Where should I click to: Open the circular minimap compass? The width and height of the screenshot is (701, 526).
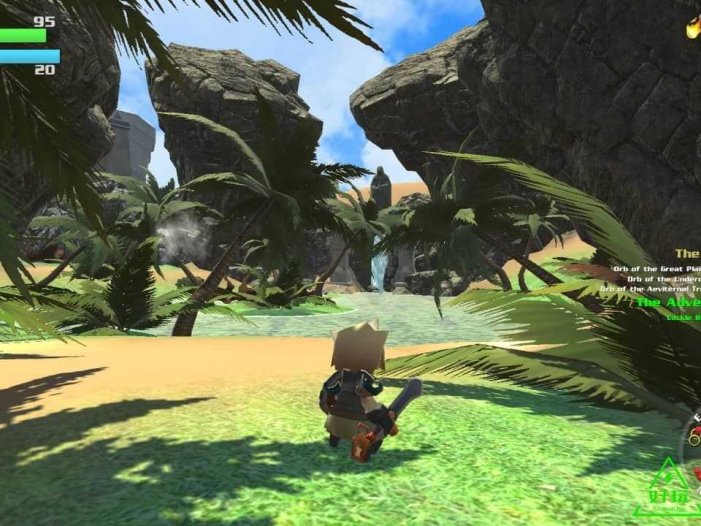point(692,440)
